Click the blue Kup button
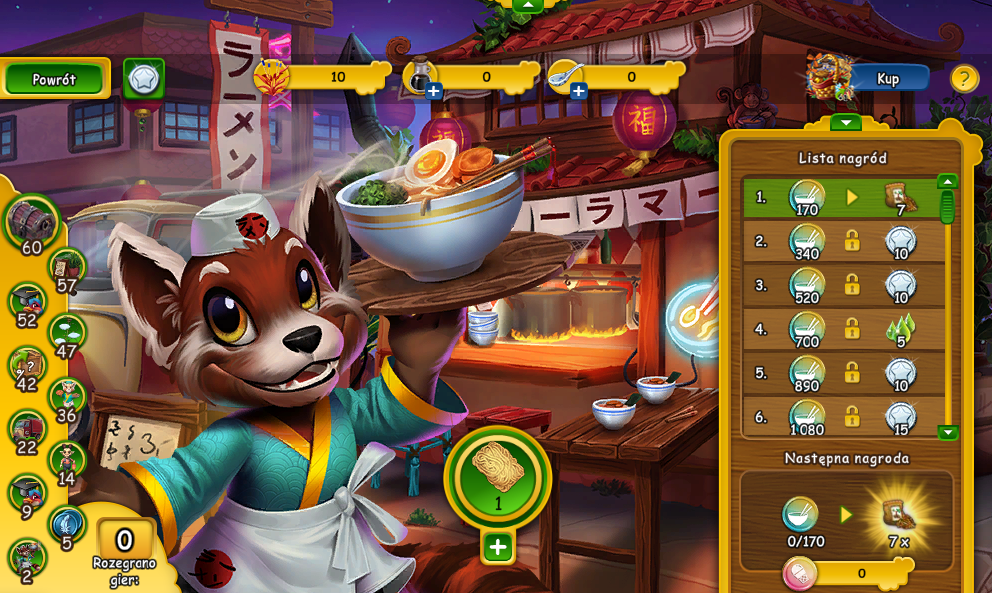Screen dimensions: 992x593 888,78
